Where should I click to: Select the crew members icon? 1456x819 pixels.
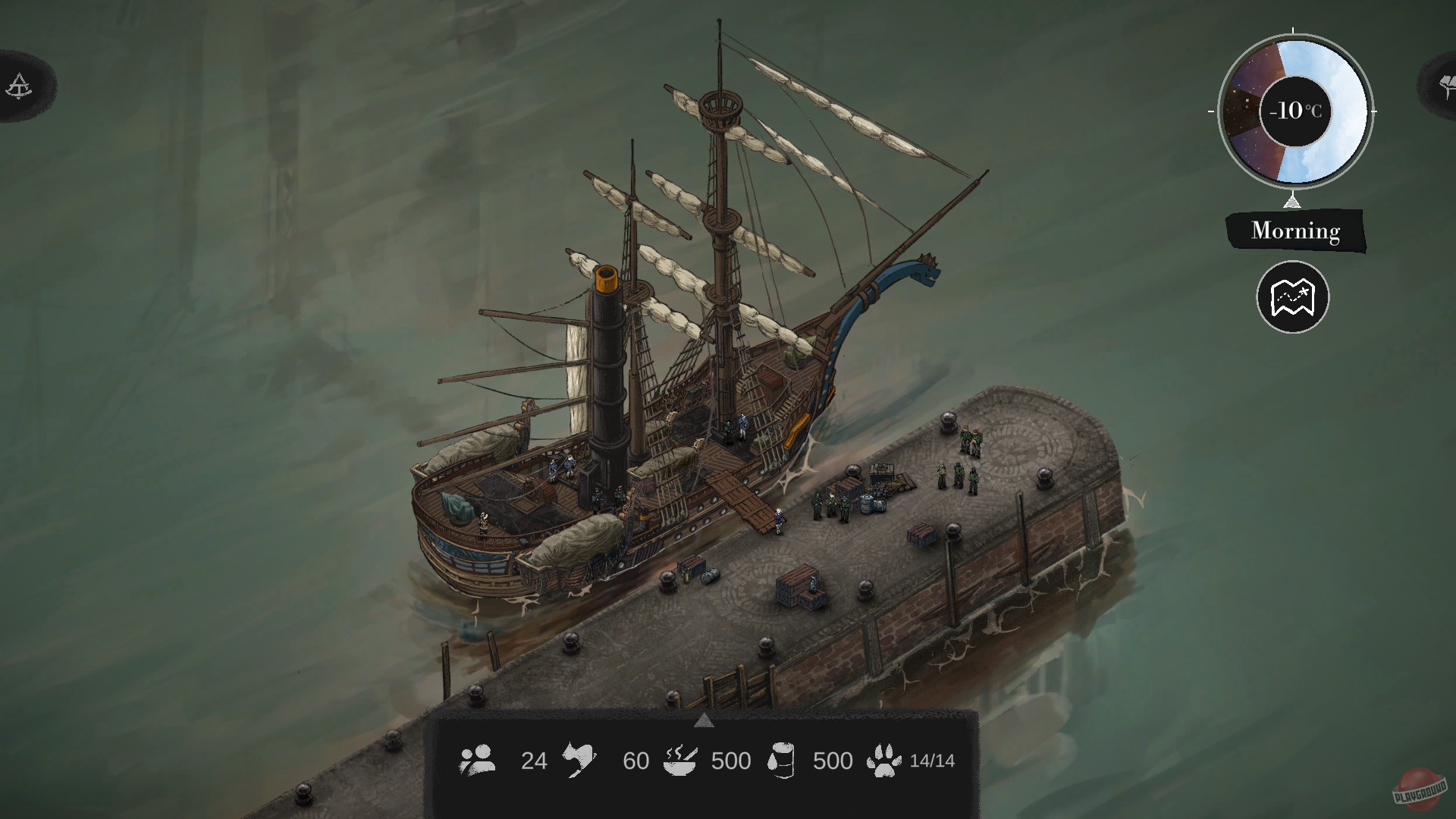pyautogui.click(x=478, y=760)
